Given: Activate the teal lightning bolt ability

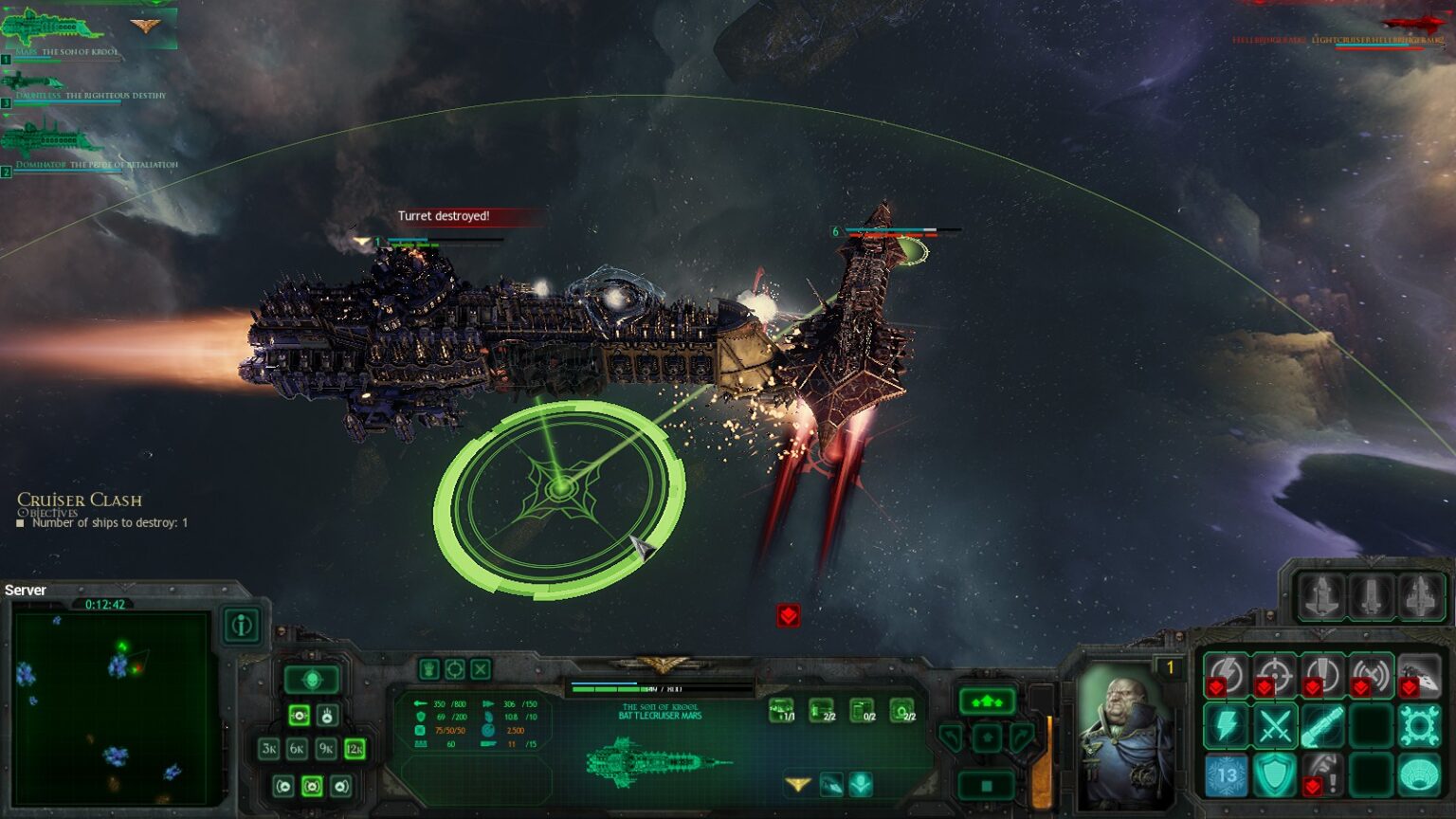Looking at the screenshot, I should (x=1227, y=727).
